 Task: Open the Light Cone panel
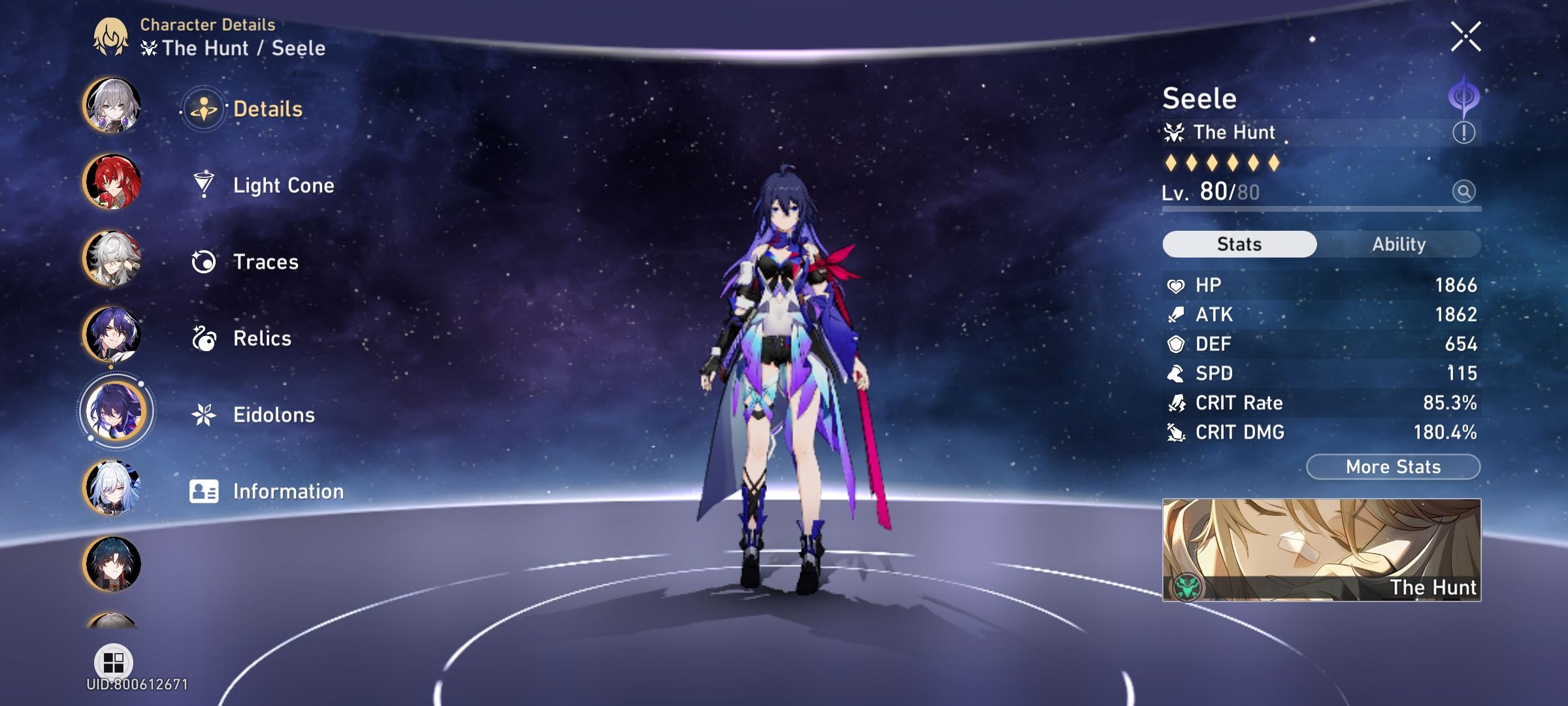coord(284,185)
